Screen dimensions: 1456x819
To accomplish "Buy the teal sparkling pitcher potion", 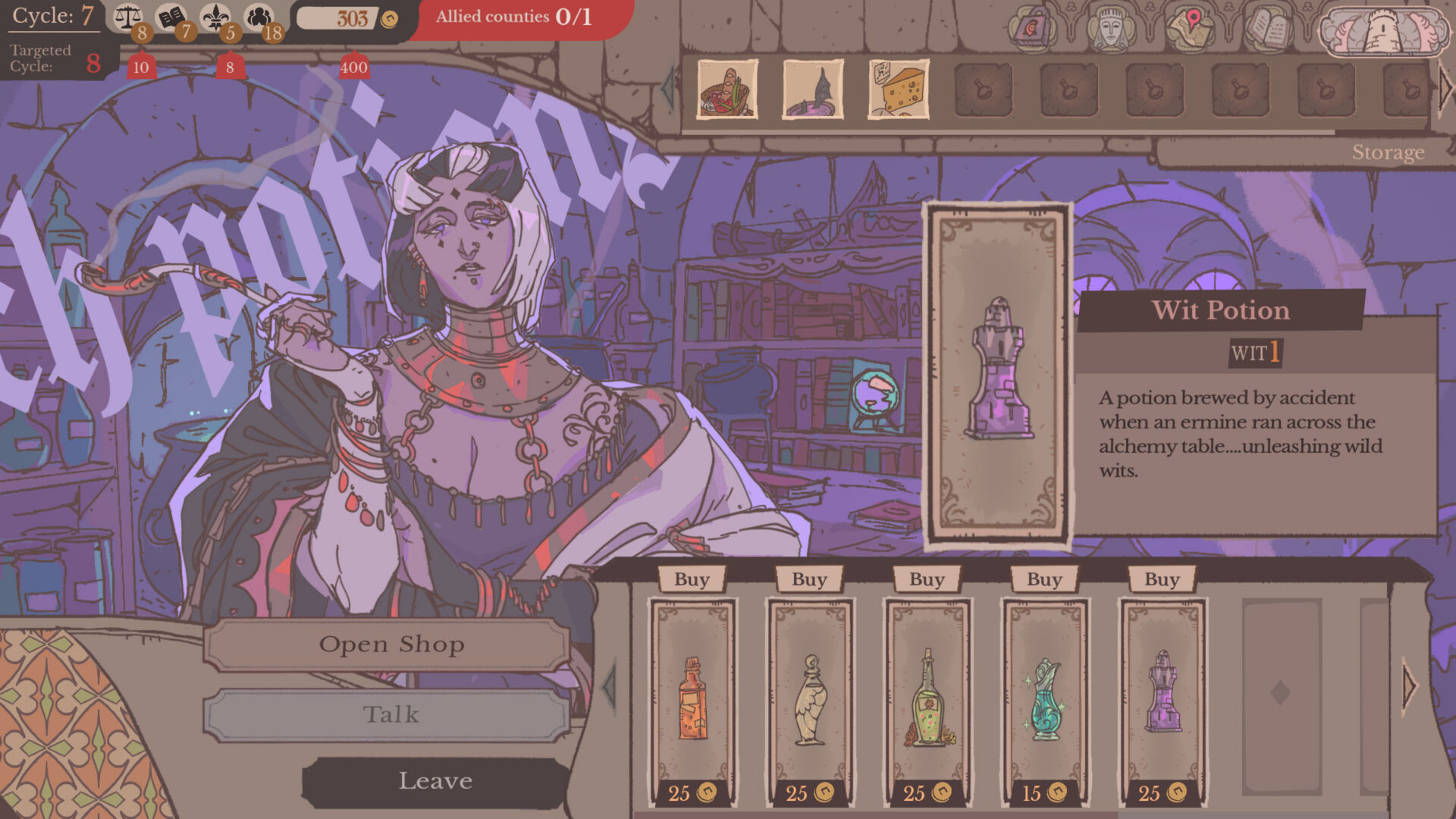I will click(x=1044, y=579).
